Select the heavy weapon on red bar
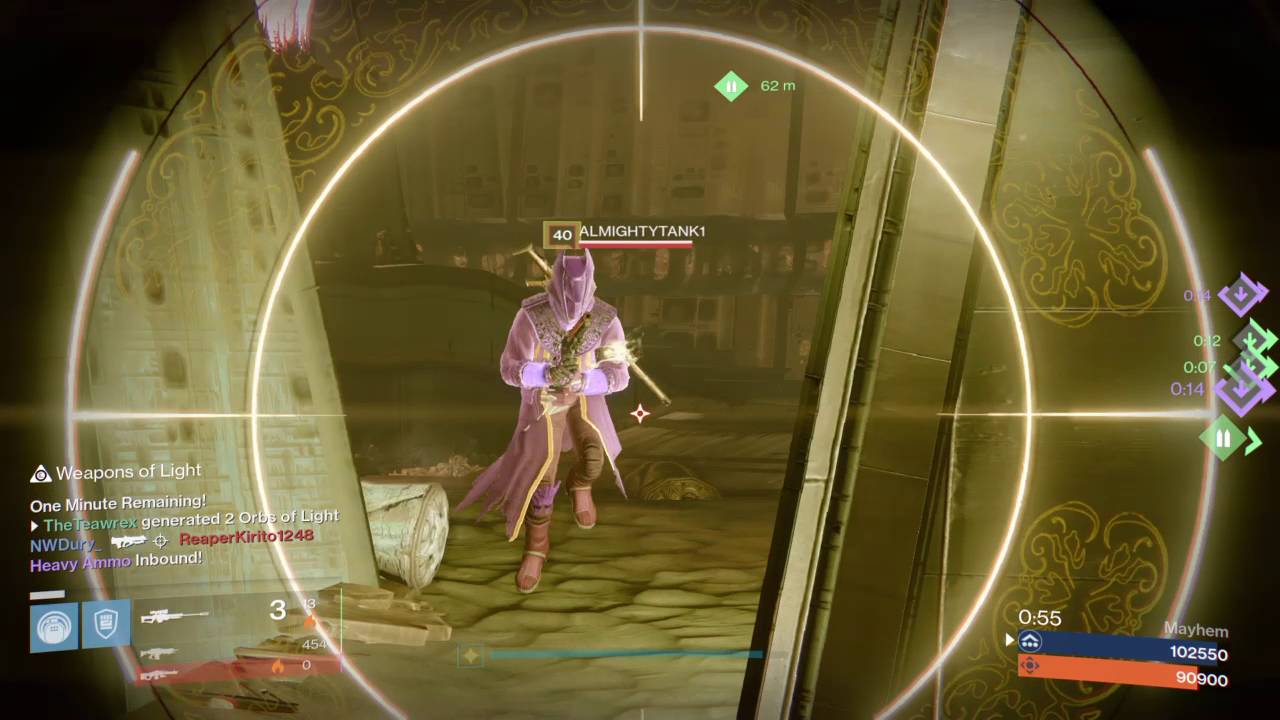Screen dimensions: 1280x720 coord(160,674)
